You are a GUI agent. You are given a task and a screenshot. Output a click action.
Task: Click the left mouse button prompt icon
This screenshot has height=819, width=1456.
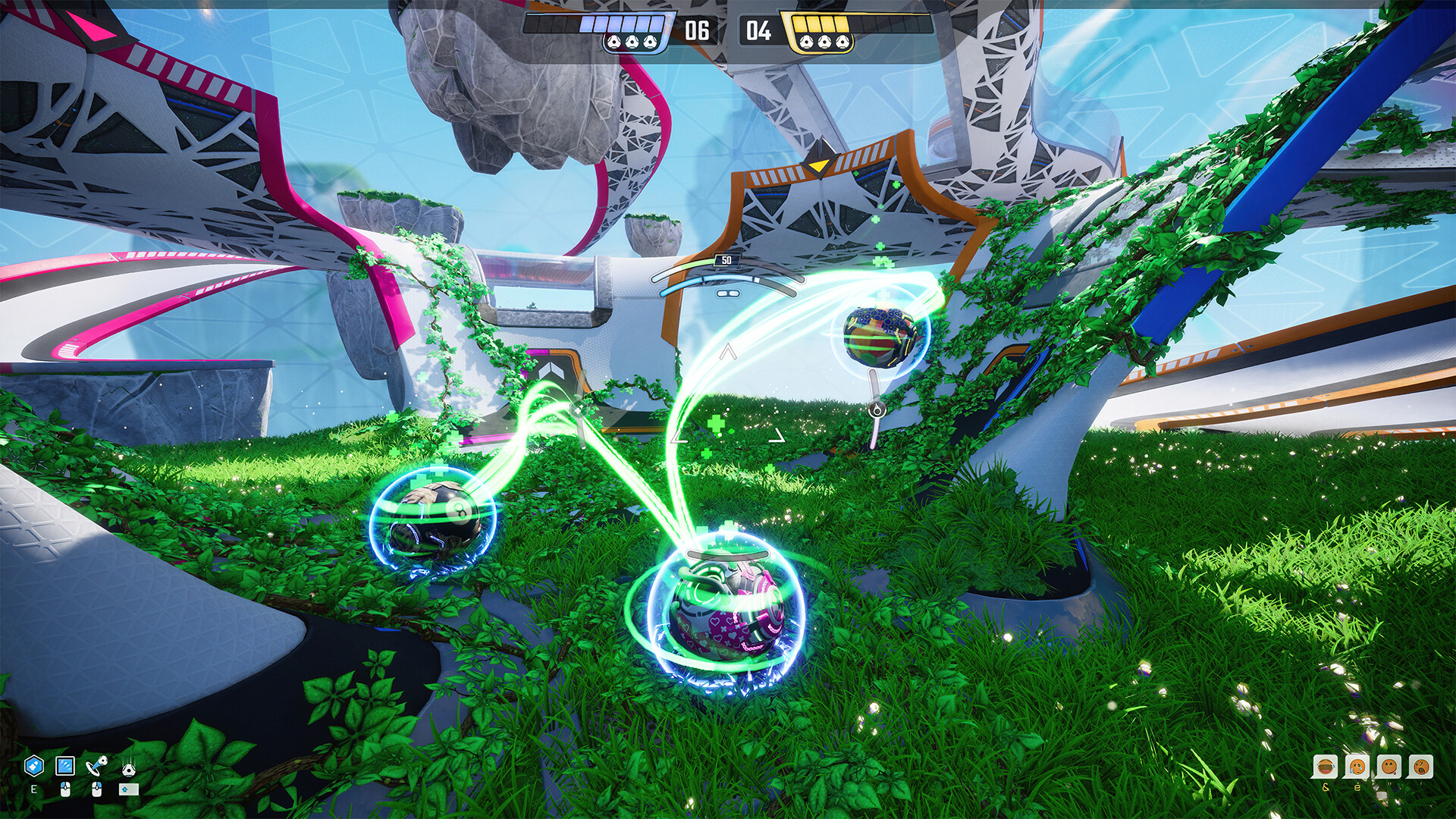64,789
